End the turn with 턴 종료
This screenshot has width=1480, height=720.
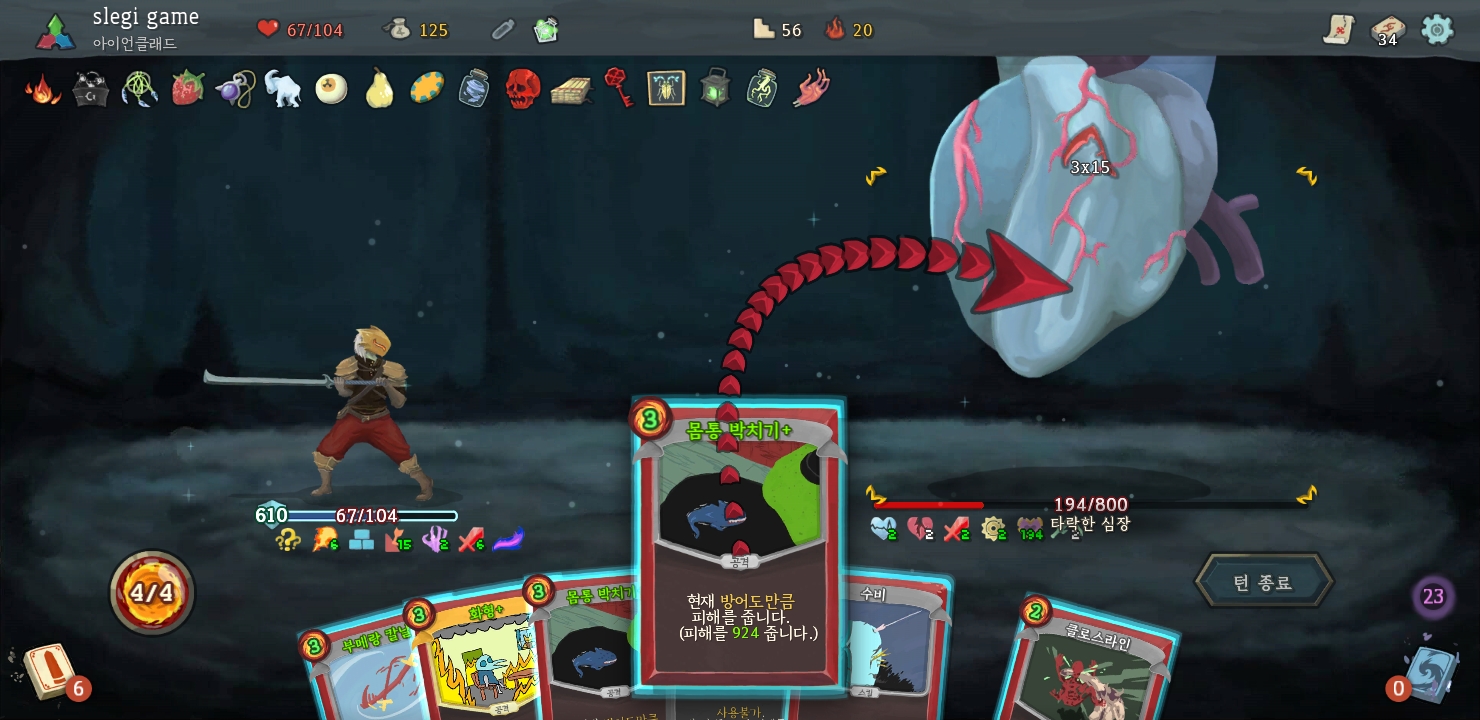tap(1263, 581)
